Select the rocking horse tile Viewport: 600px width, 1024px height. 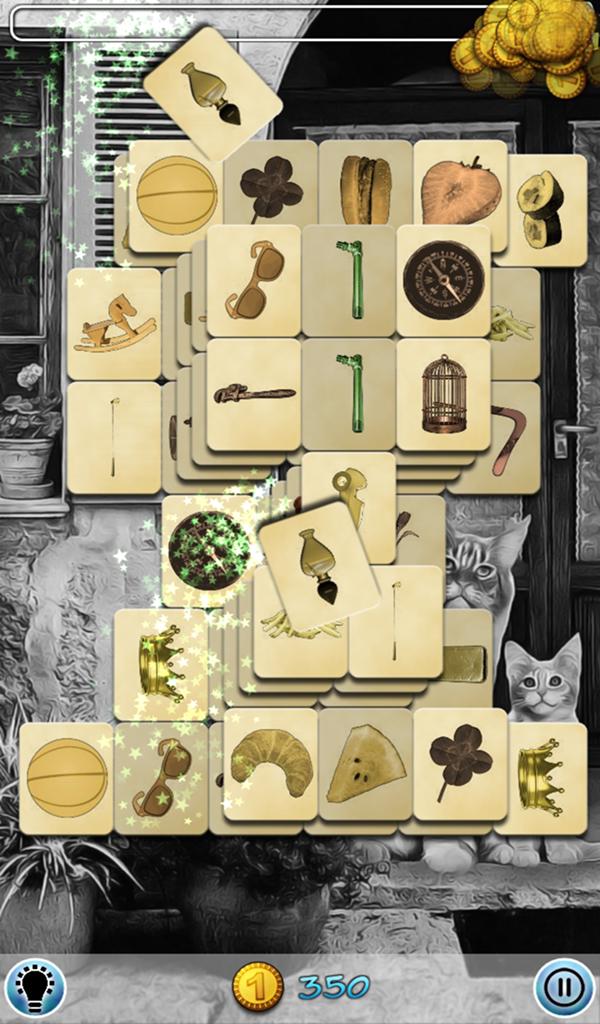[x=113, y=322]
